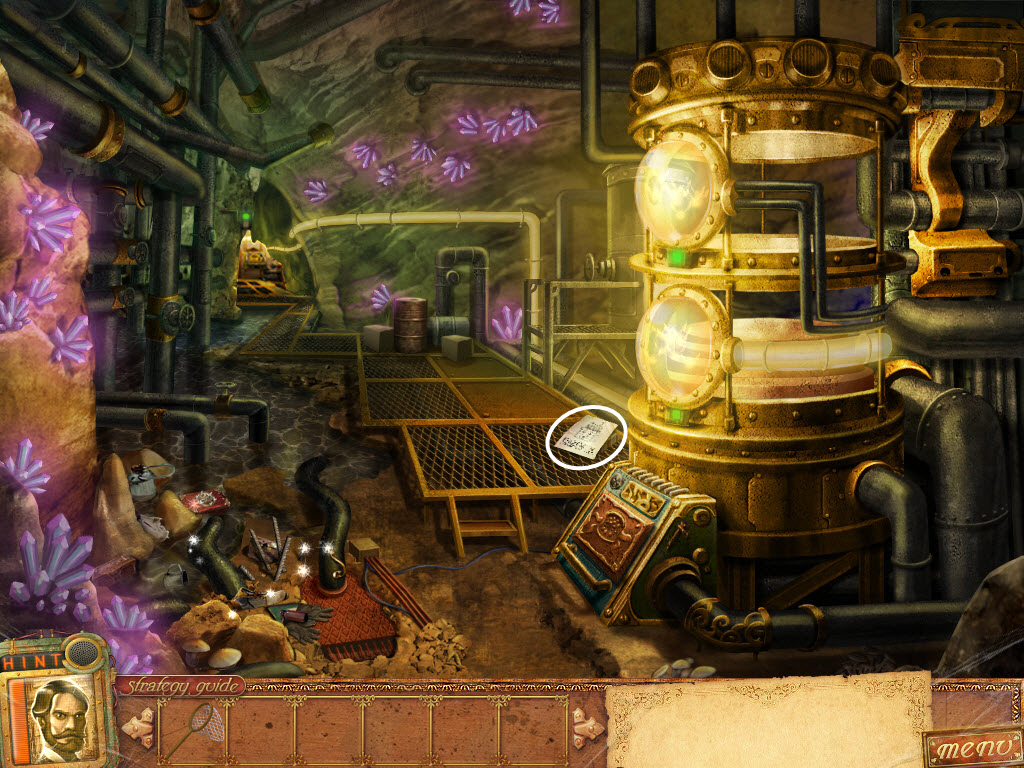Open the strategy guide
Image resolution: width=1024 pixels, height=768 pixels.
pyautogui.click(x=181, y=686)
